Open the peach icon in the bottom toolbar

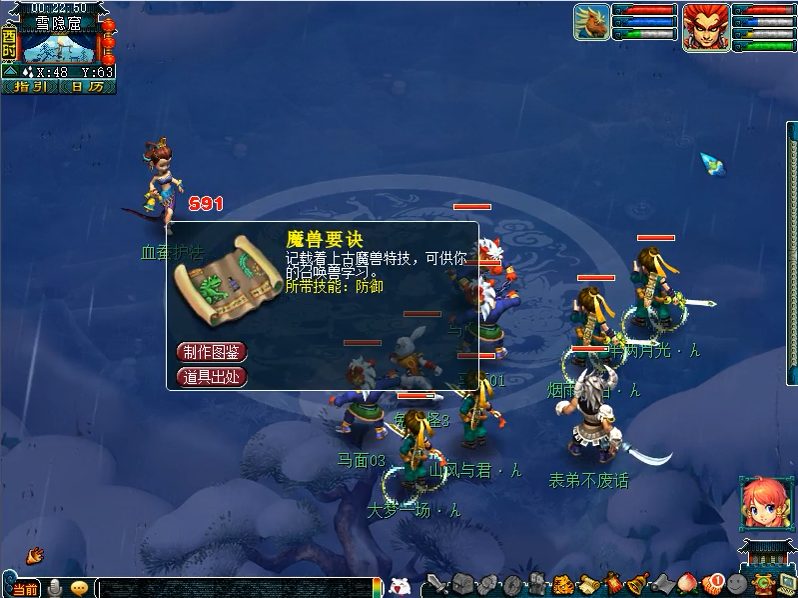[x=687, y=584]
